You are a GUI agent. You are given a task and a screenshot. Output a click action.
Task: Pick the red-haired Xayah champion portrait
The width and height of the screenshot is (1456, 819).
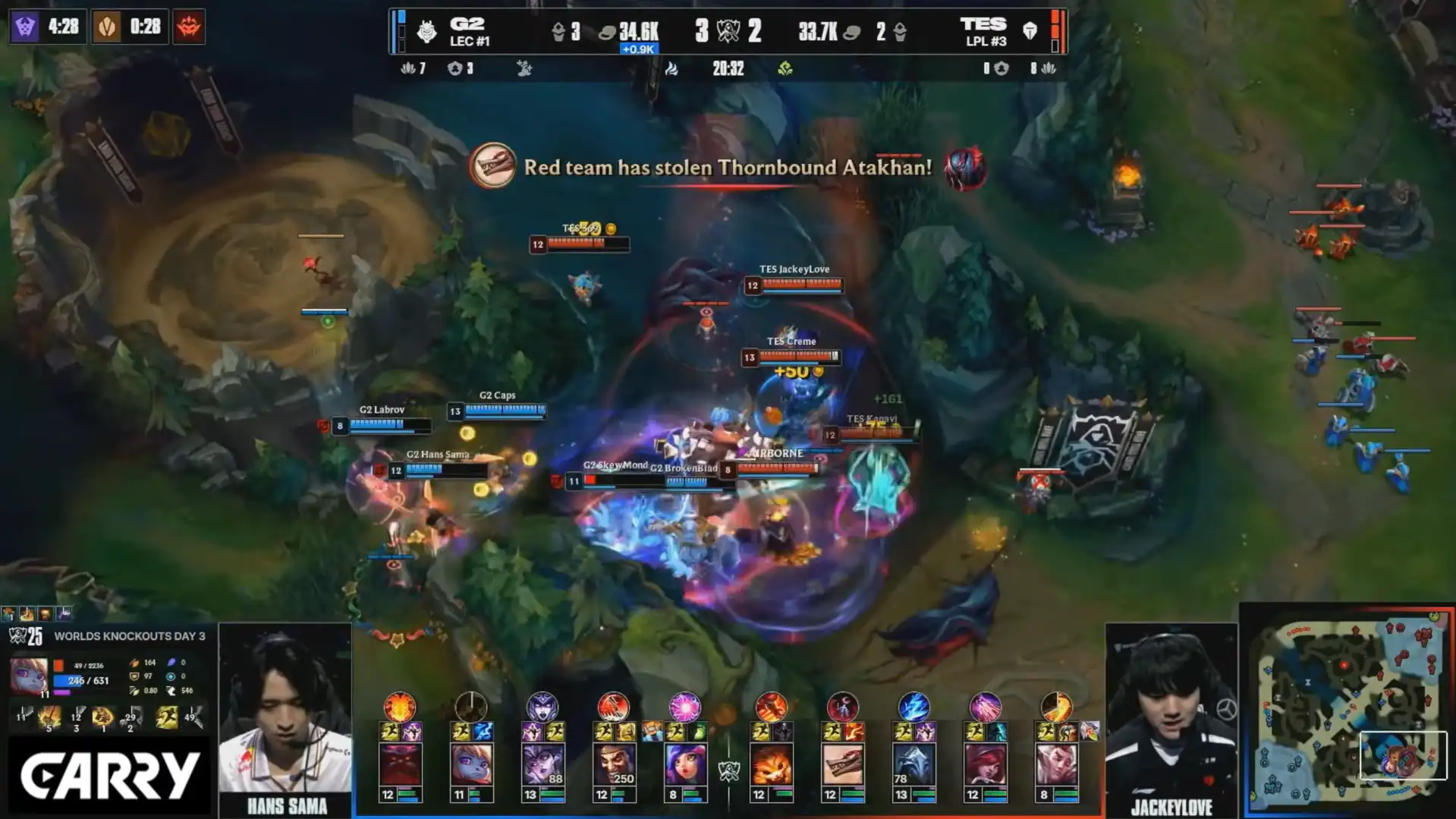pyautogui.click(x=985, y=763)
